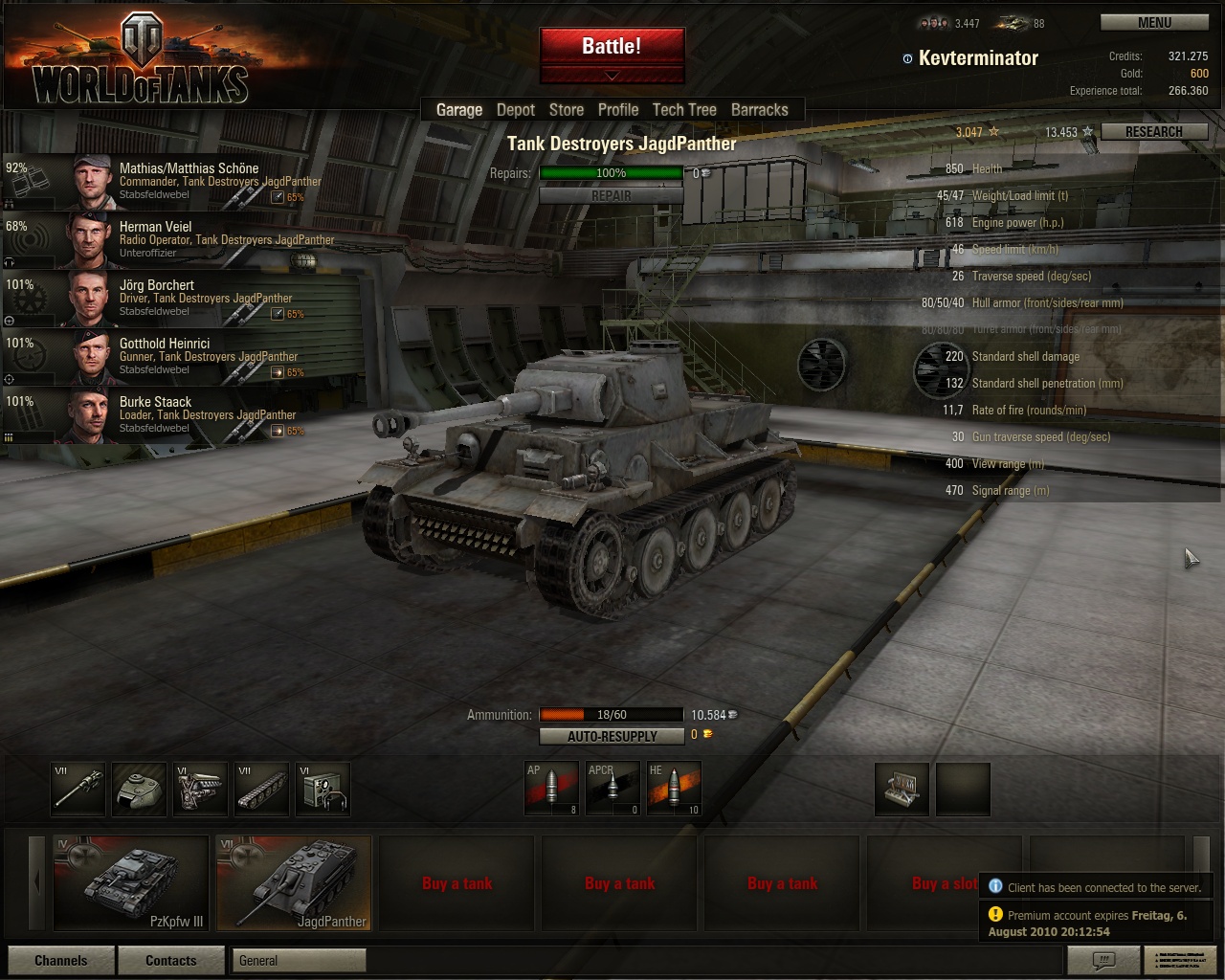Activate AUTO-RESUPPLY for ammunition
Image resolution: width=1225 pixels, height=980 pixels.
pos(612,736)
